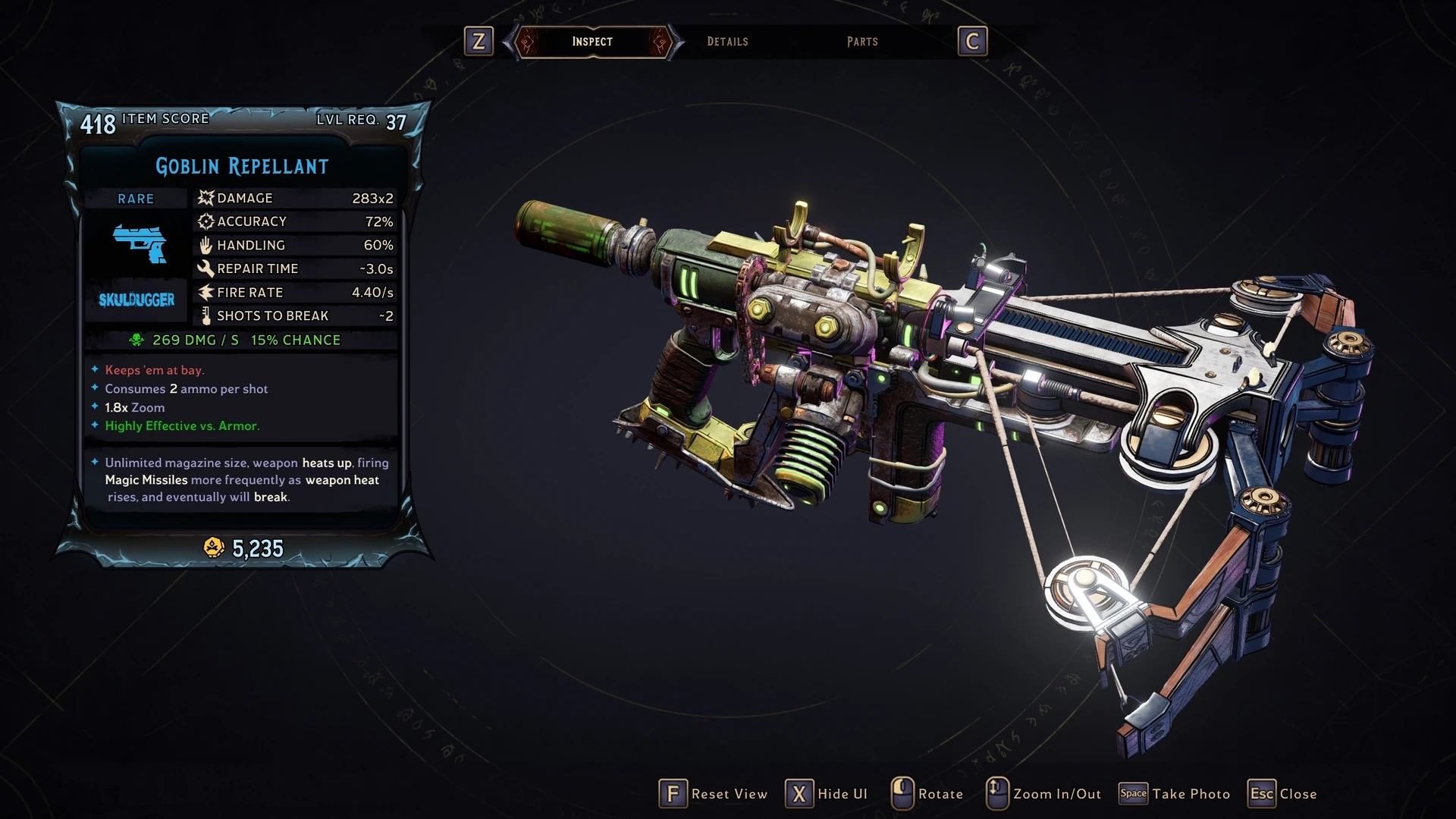
Task: Reset View of the weapon model
Action: [x=714, y=794]
